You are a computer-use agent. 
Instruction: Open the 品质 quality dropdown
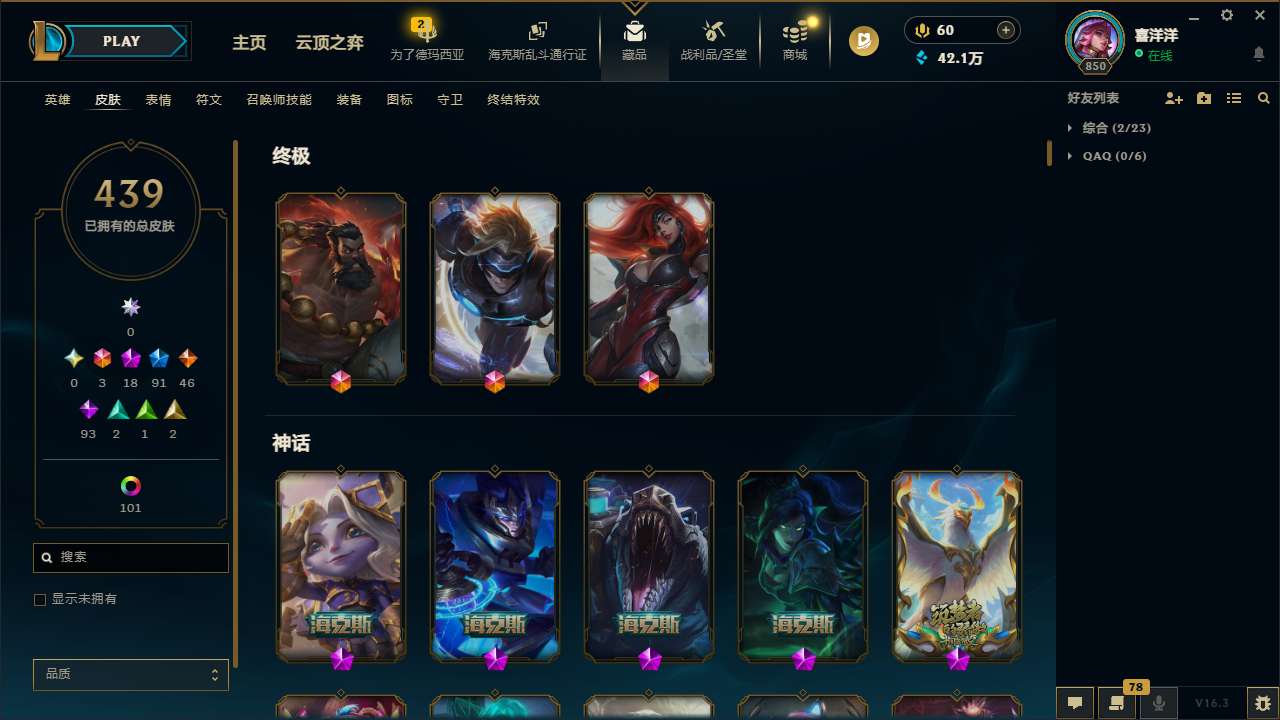click(130, 674)
